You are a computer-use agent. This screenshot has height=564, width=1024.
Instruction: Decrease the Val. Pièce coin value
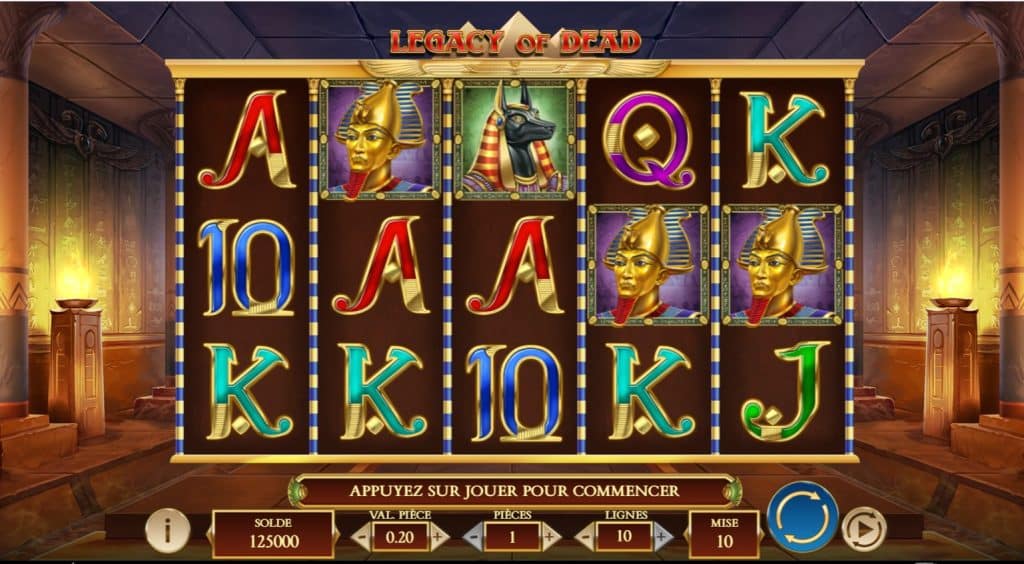361,537
